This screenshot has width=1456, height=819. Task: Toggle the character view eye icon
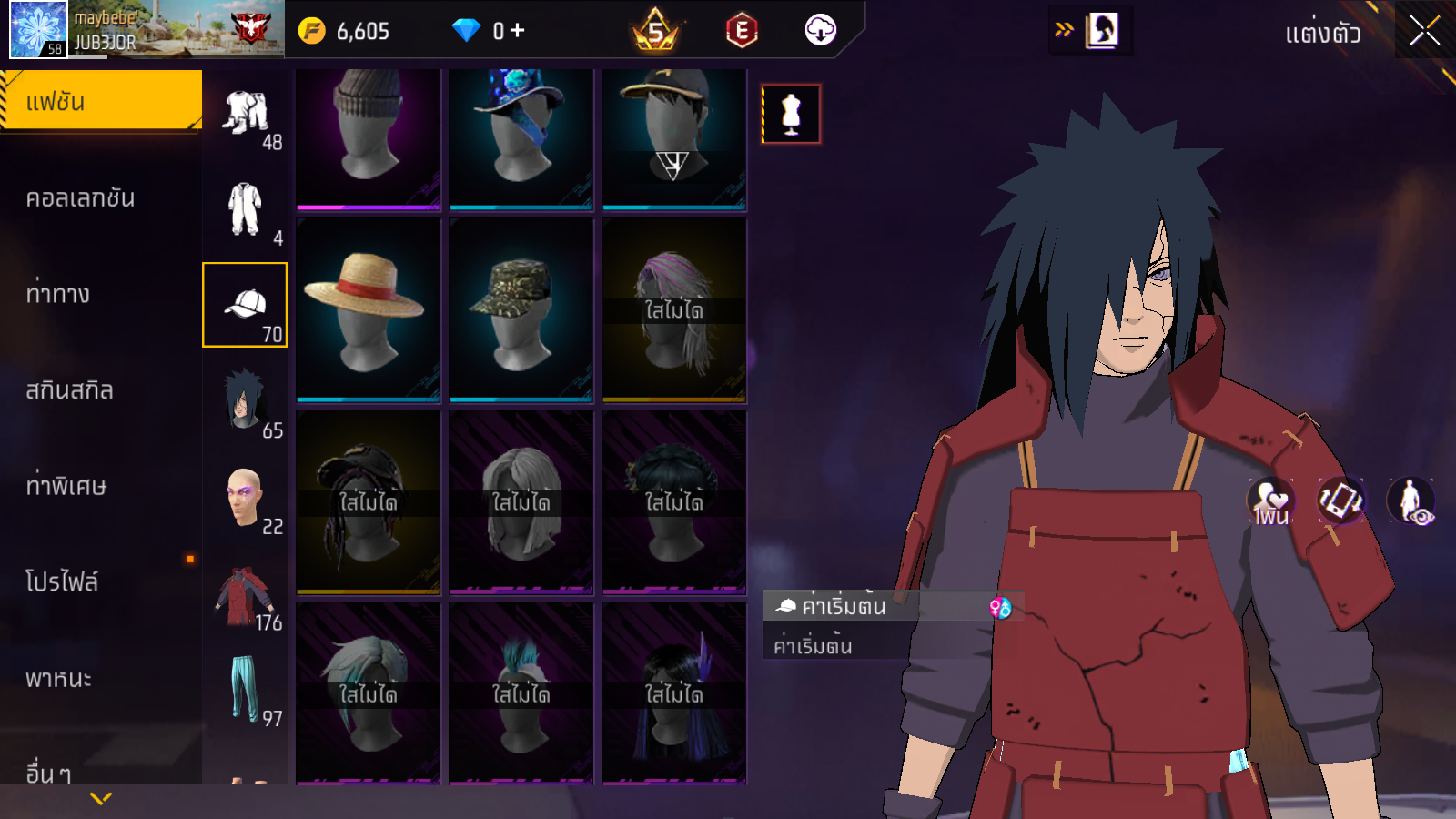tap(1410, 501)
